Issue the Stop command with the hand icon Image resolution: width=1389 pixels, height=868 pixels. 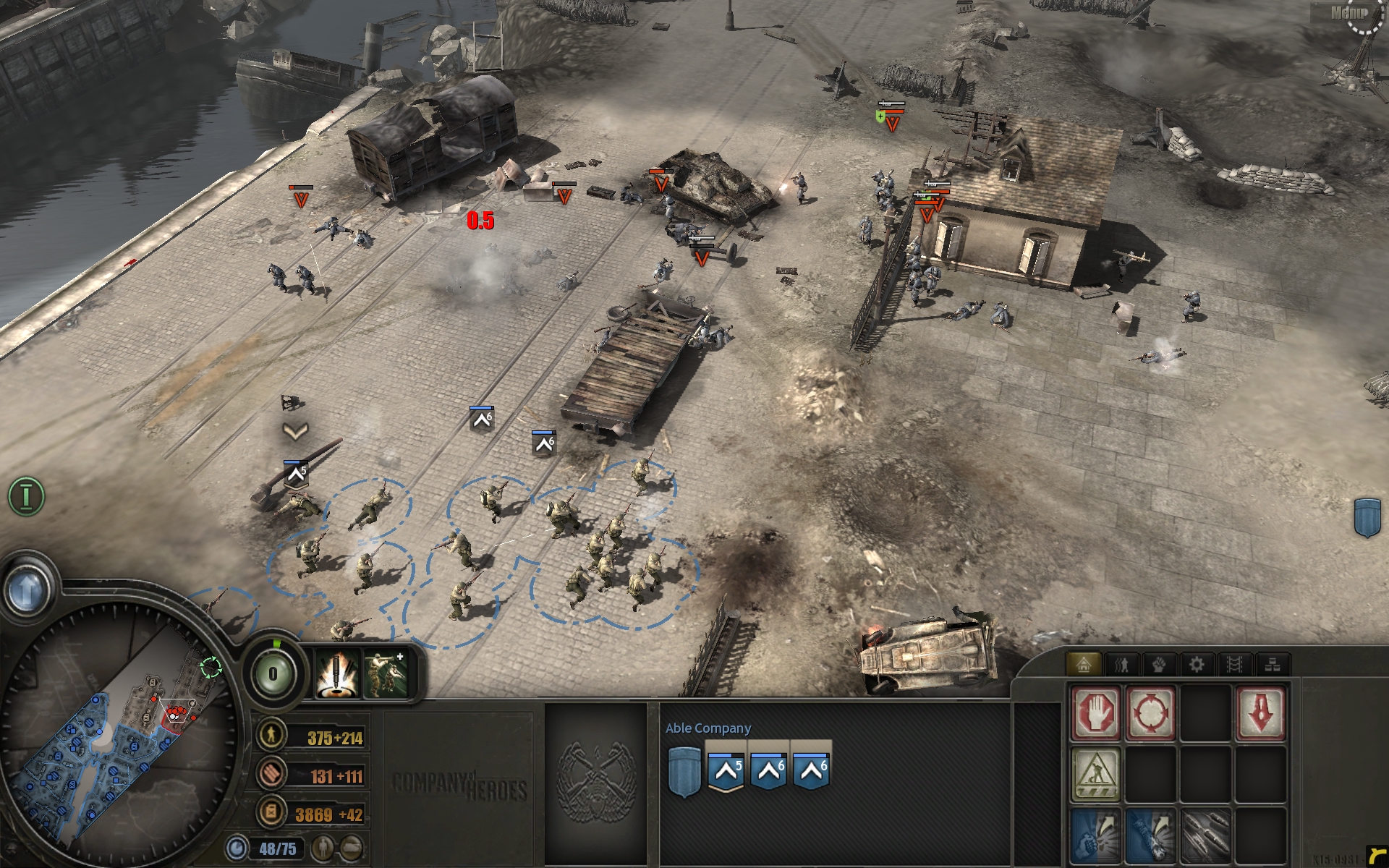[x=1095, y=712]
